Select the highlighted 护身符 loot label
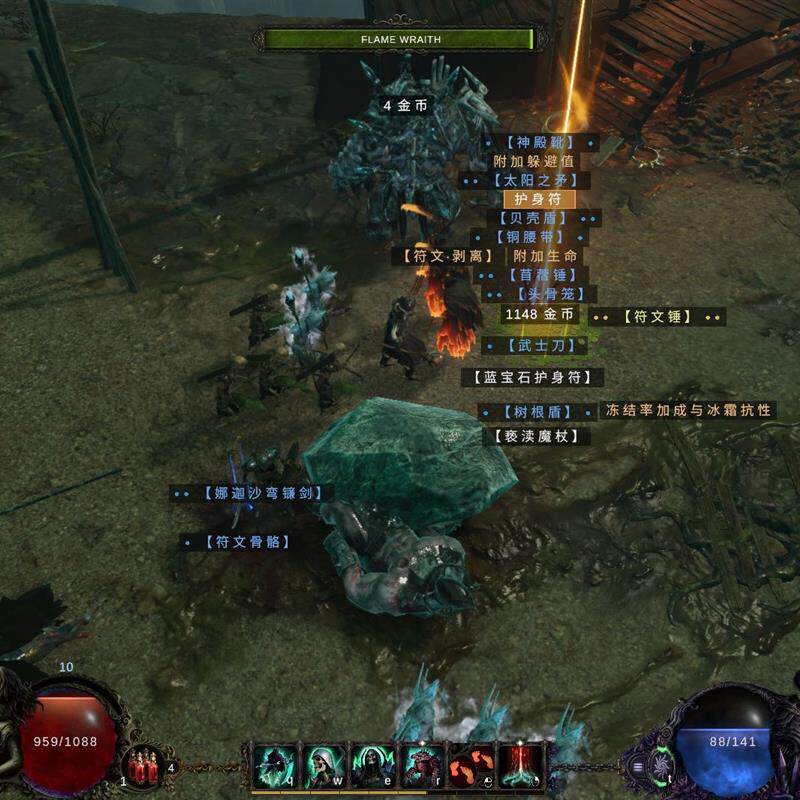The height and width of the screenshot is (800, 800). coord(538,199)
